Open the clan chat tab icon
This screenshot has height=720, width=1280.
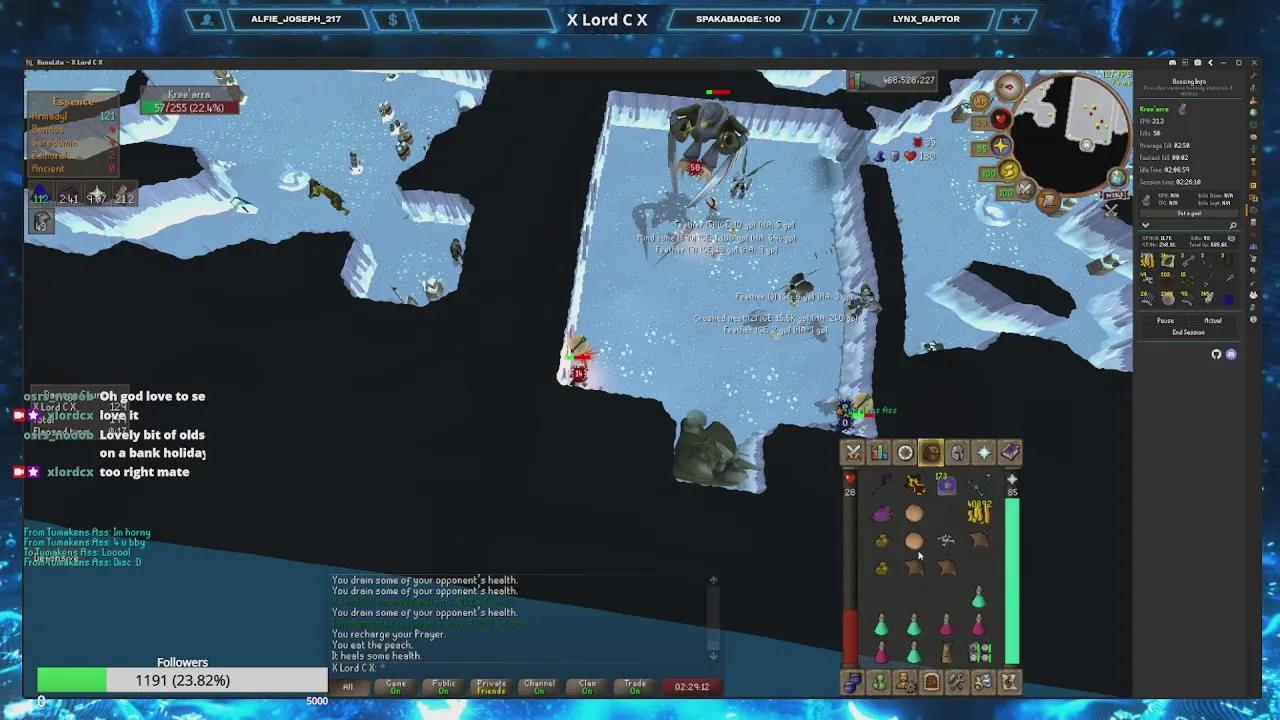852,684
